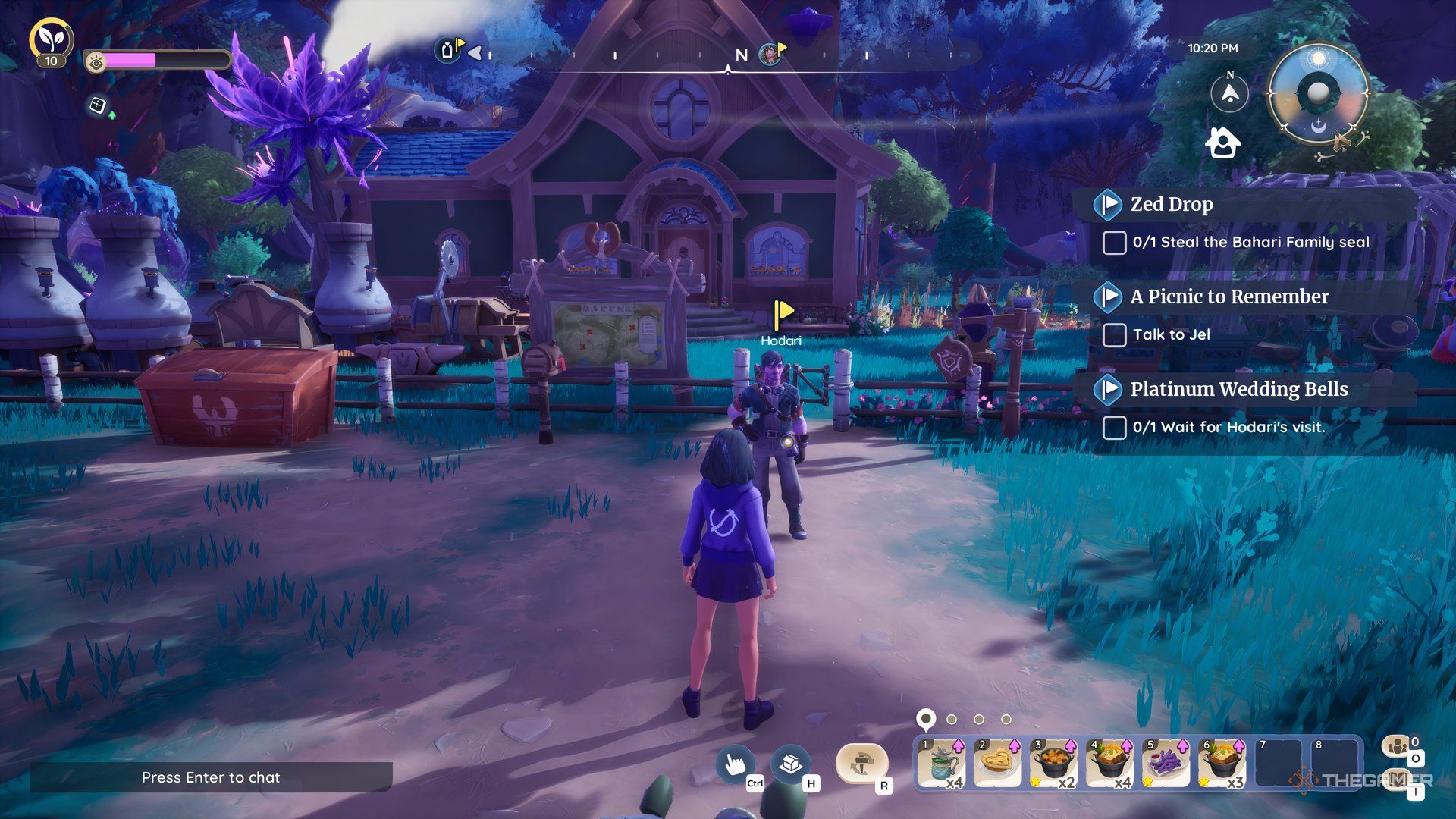This screenshot has height=819, width=1456.
Task: Open the A Picnic to Remember quest
Action: click(x=1228, y=297)
